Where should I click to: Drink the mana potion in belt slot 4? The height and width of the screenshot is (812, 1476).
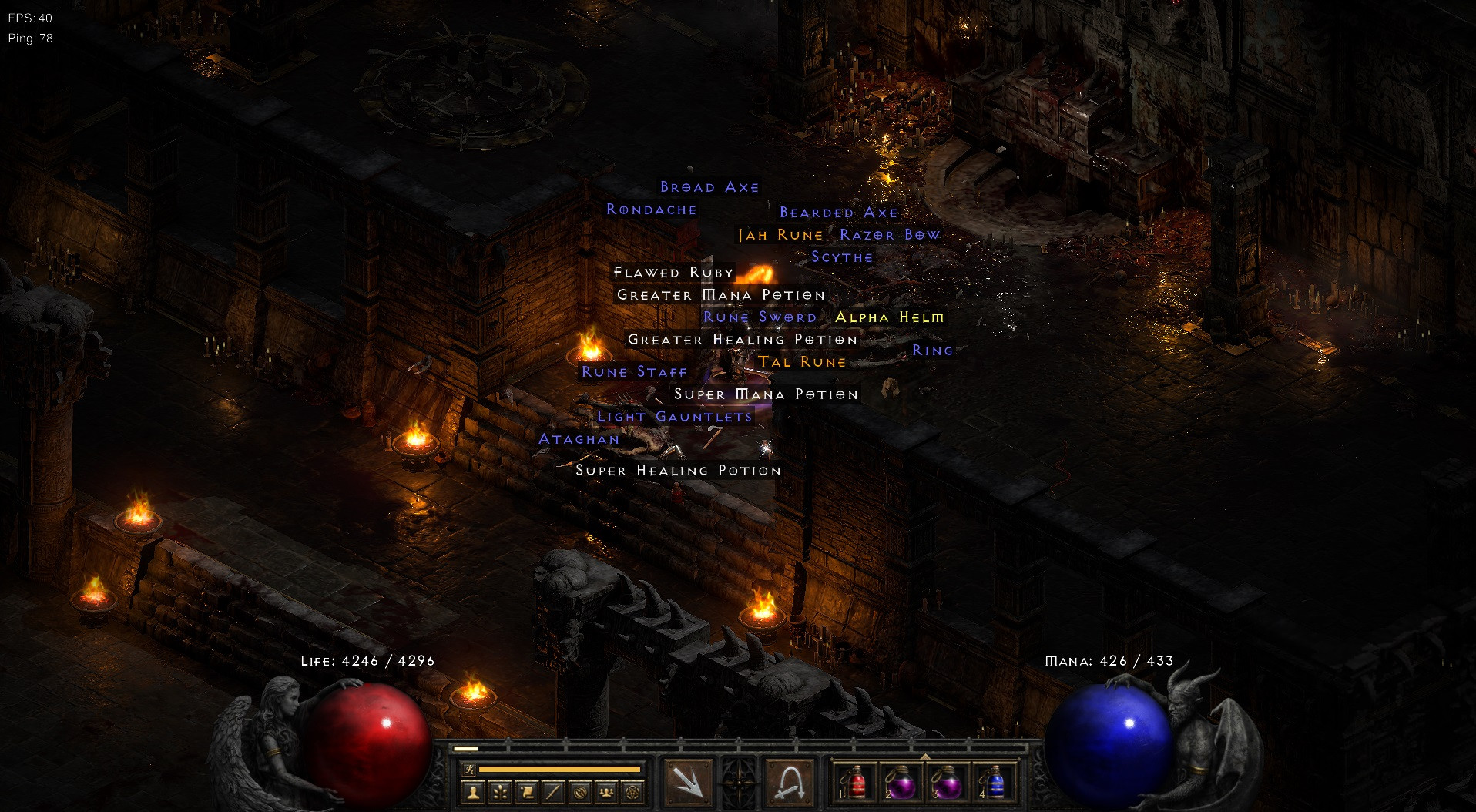tap(996, 782)
